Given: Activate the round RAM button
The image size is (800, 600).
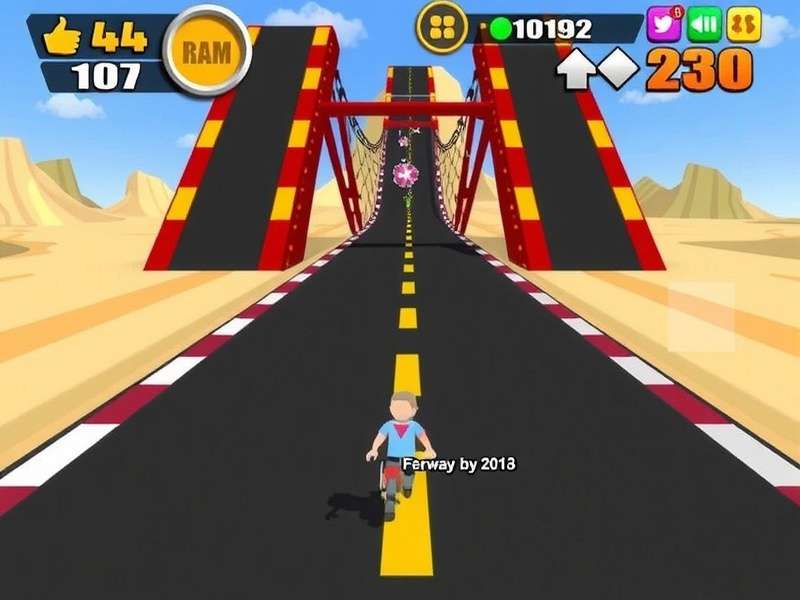Looking at the screenshot, I should pyautogui.click(x=208, y=51).
